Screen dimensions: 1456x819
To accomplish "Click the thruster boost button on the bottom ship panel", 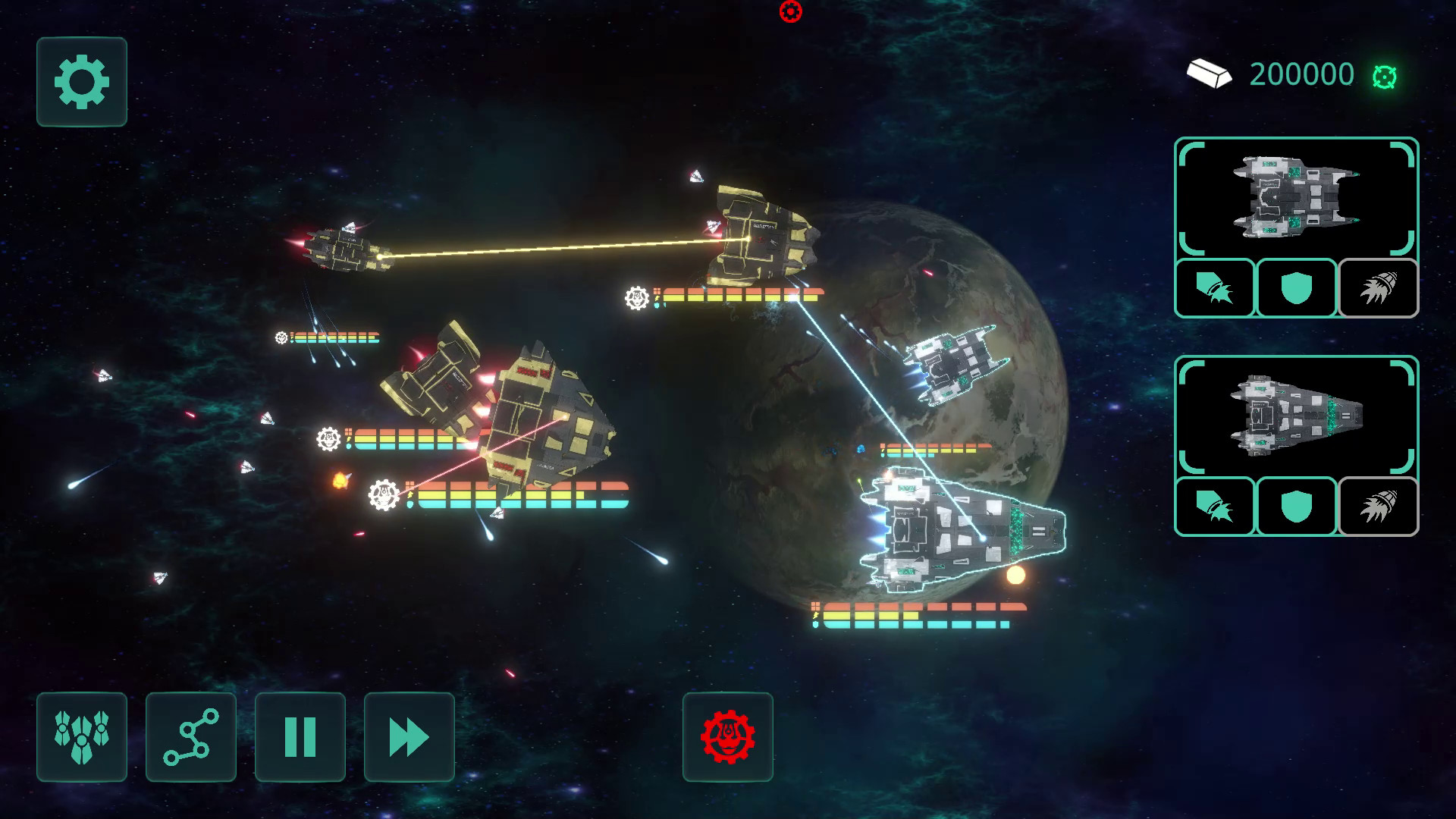I will click(x=1378, y=507).
